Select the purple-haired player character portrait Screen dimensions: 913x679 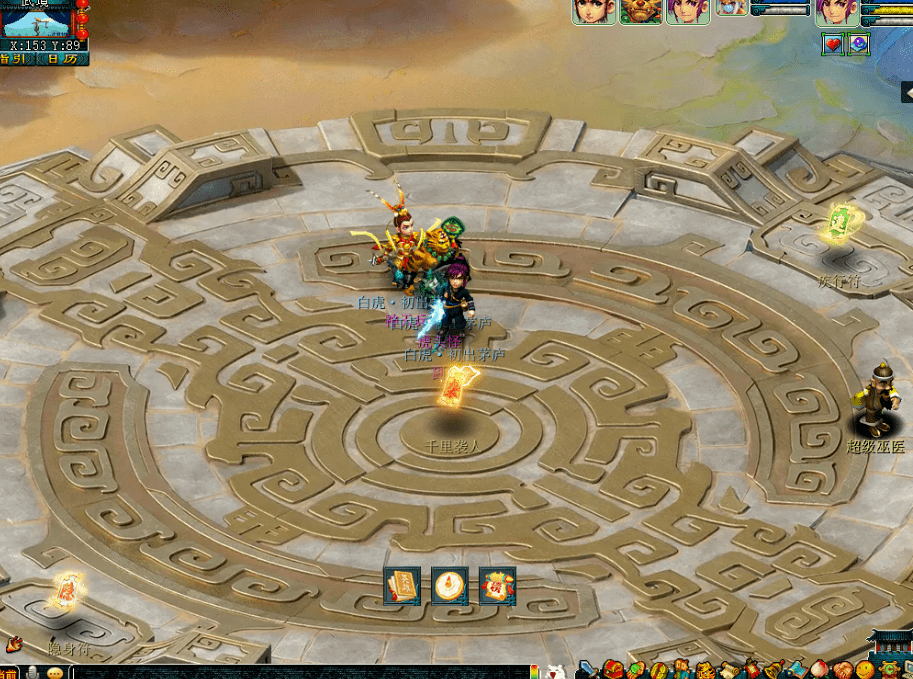pyautogui.click(x=837, y=10)
